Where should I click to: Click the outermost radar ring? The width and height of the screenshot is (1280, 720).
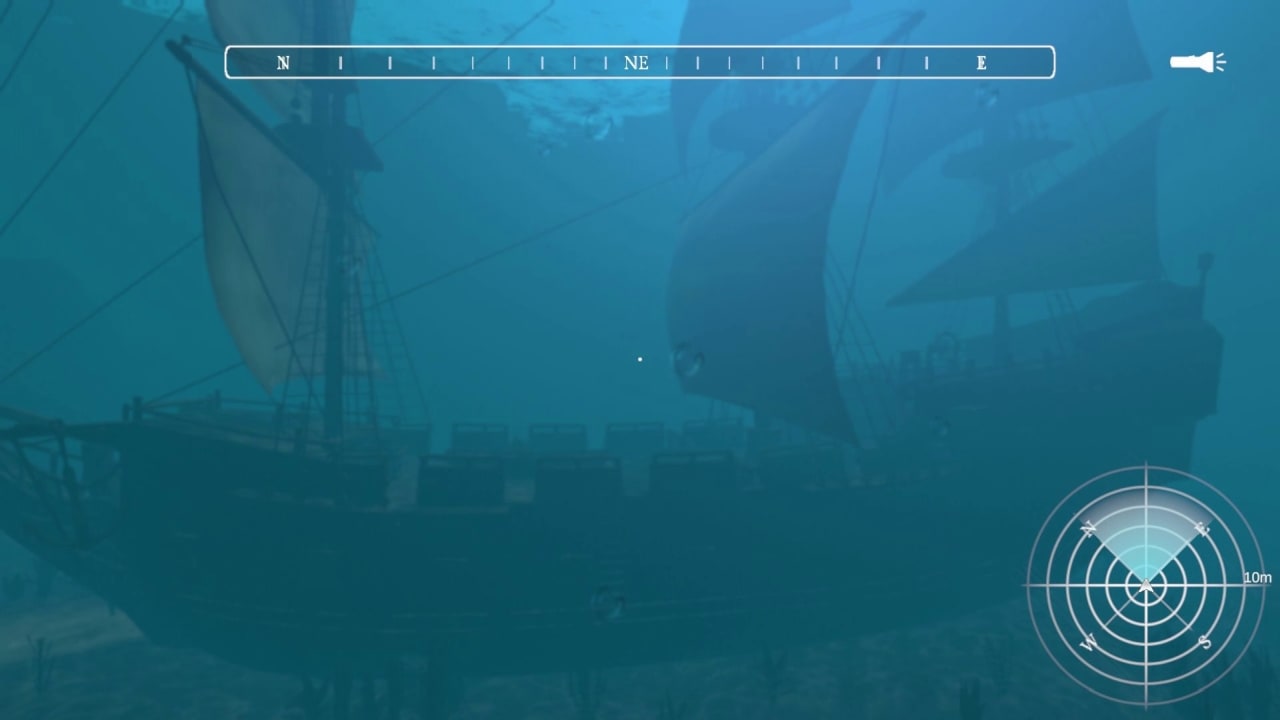coord(1147,472)
